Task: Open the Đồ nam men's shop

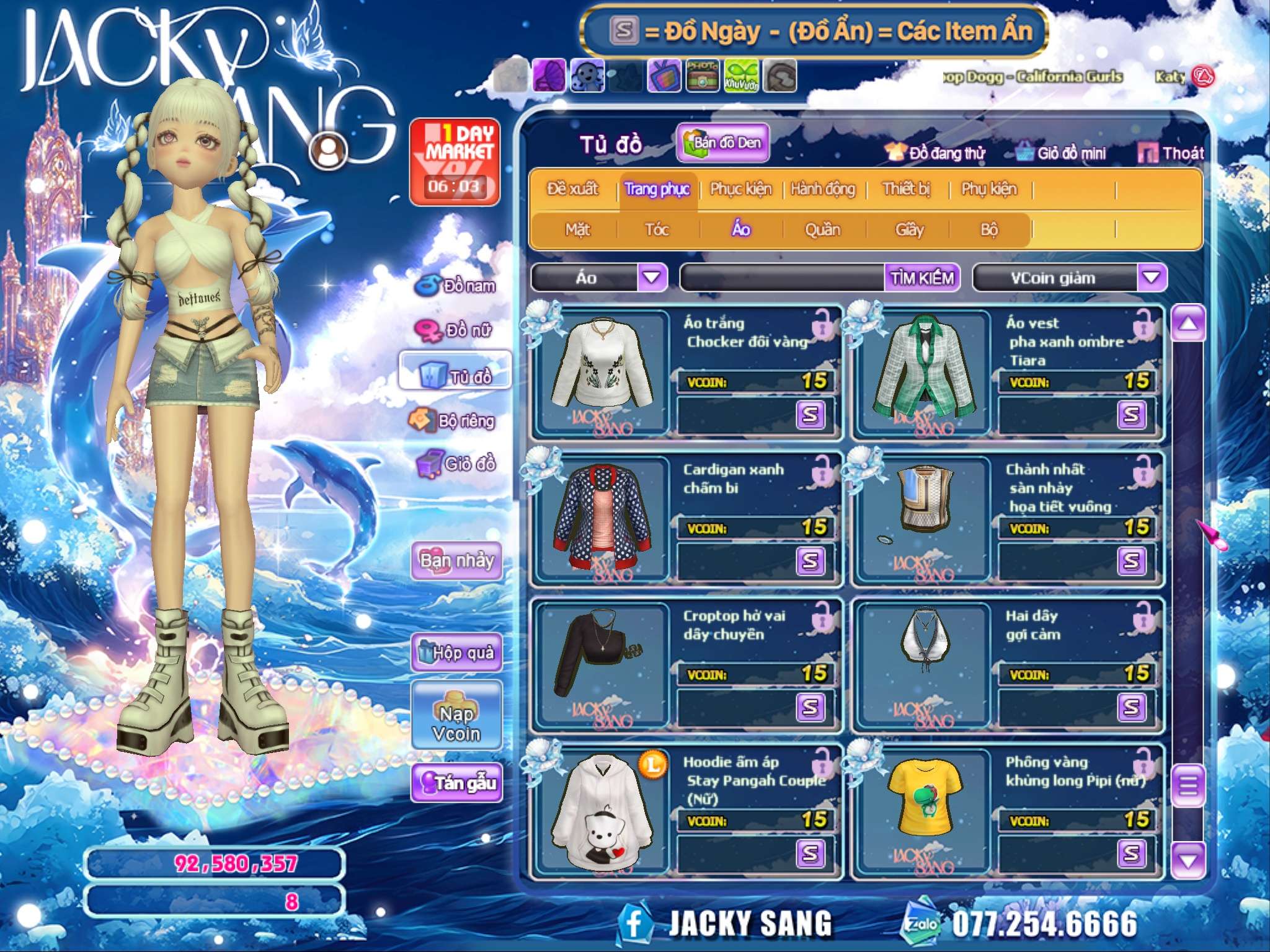Action: pos(457,286)
